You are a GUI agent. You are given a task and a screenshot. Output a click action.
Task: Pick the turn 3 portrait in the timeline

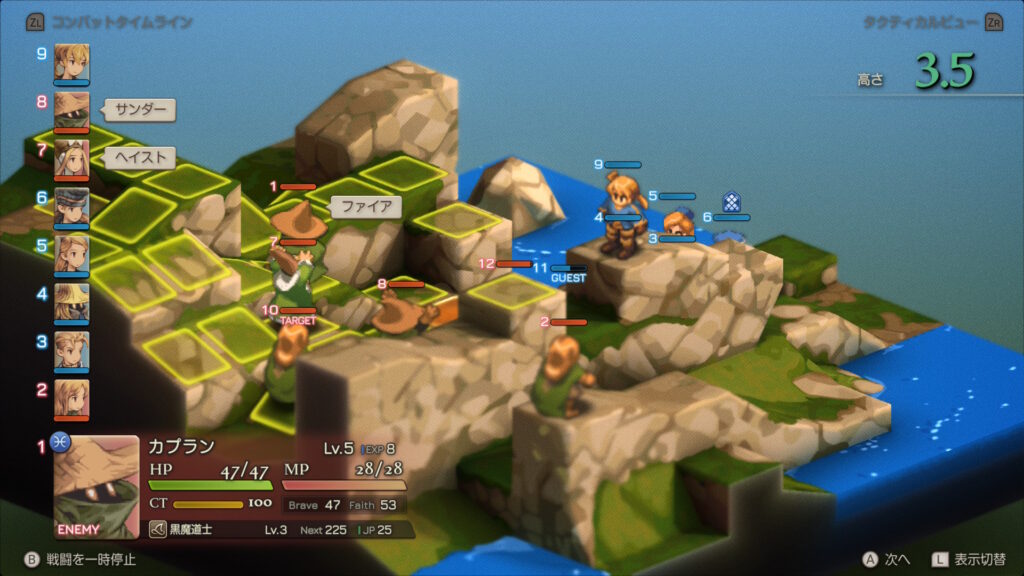(71, 349)
